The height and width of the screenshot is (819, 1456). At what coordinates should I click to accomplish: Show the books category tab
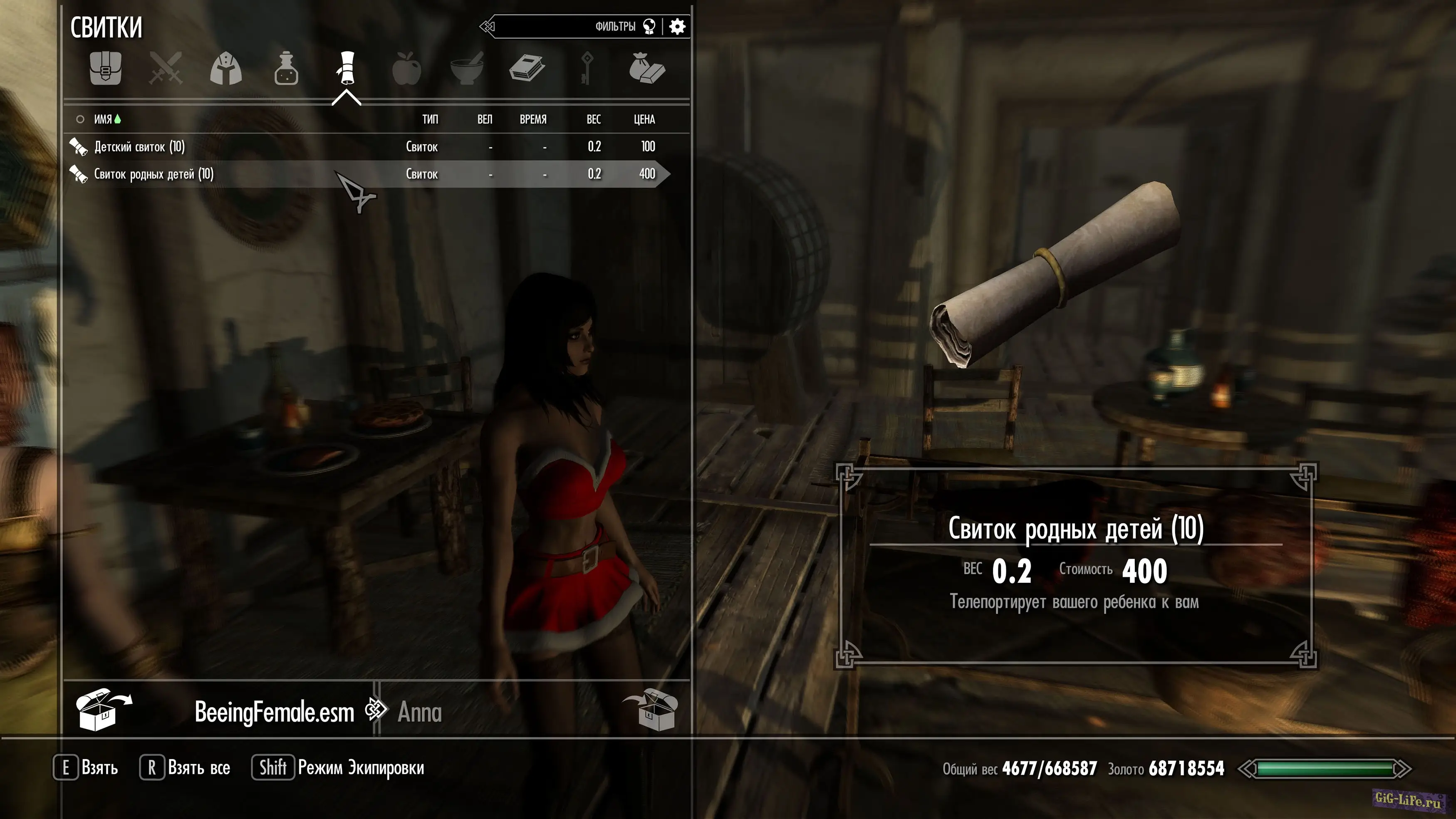click(527, 68)
